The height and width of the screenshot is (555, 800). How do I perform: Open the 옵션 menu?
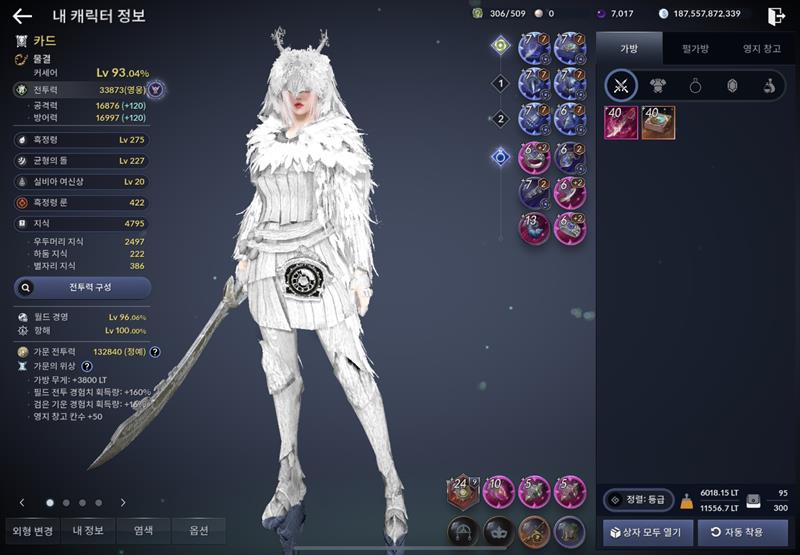(x=197, y=530)
